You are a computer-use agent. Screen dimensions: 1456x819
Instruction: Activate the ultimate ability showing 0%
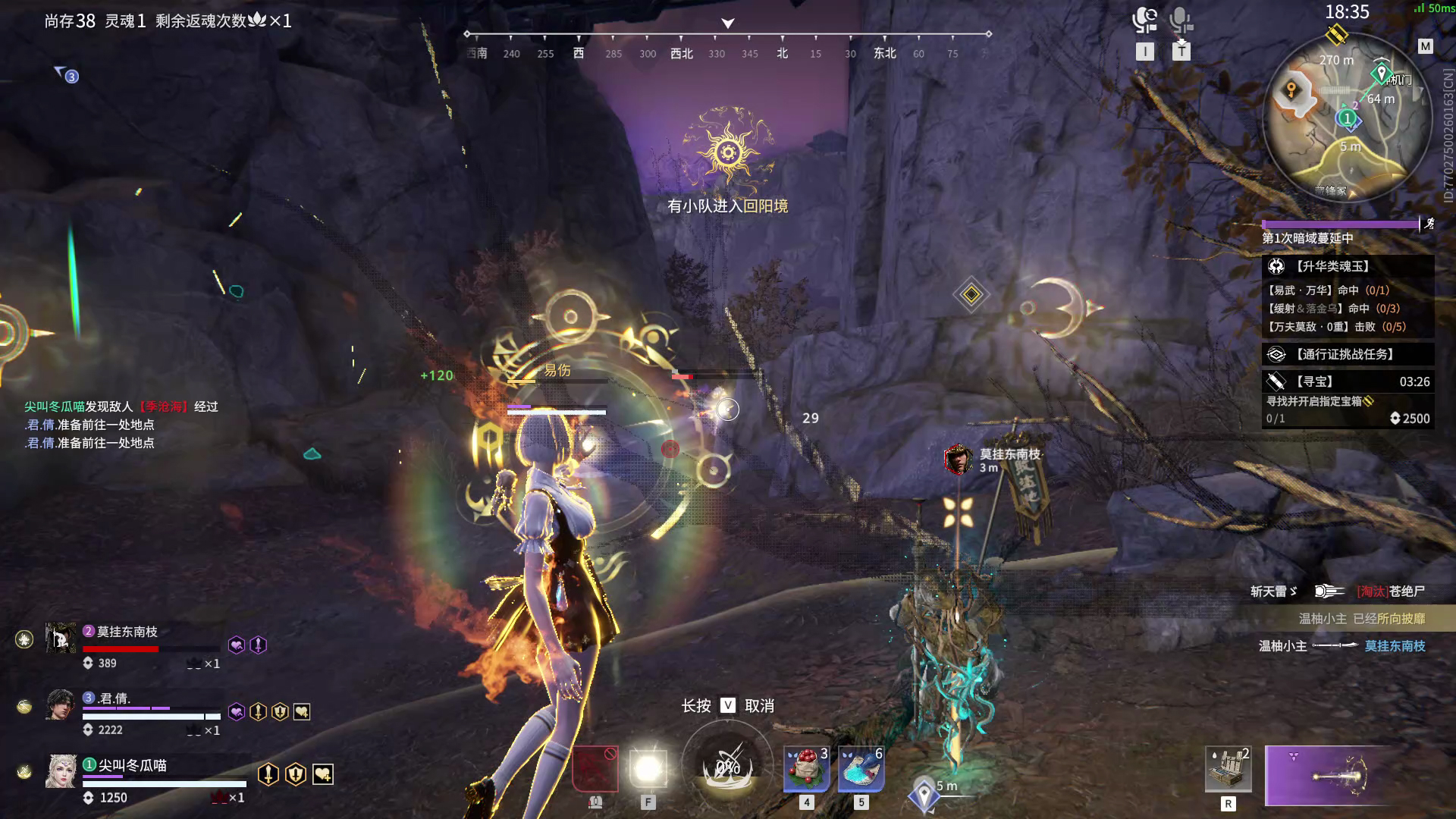coord(728,766)
